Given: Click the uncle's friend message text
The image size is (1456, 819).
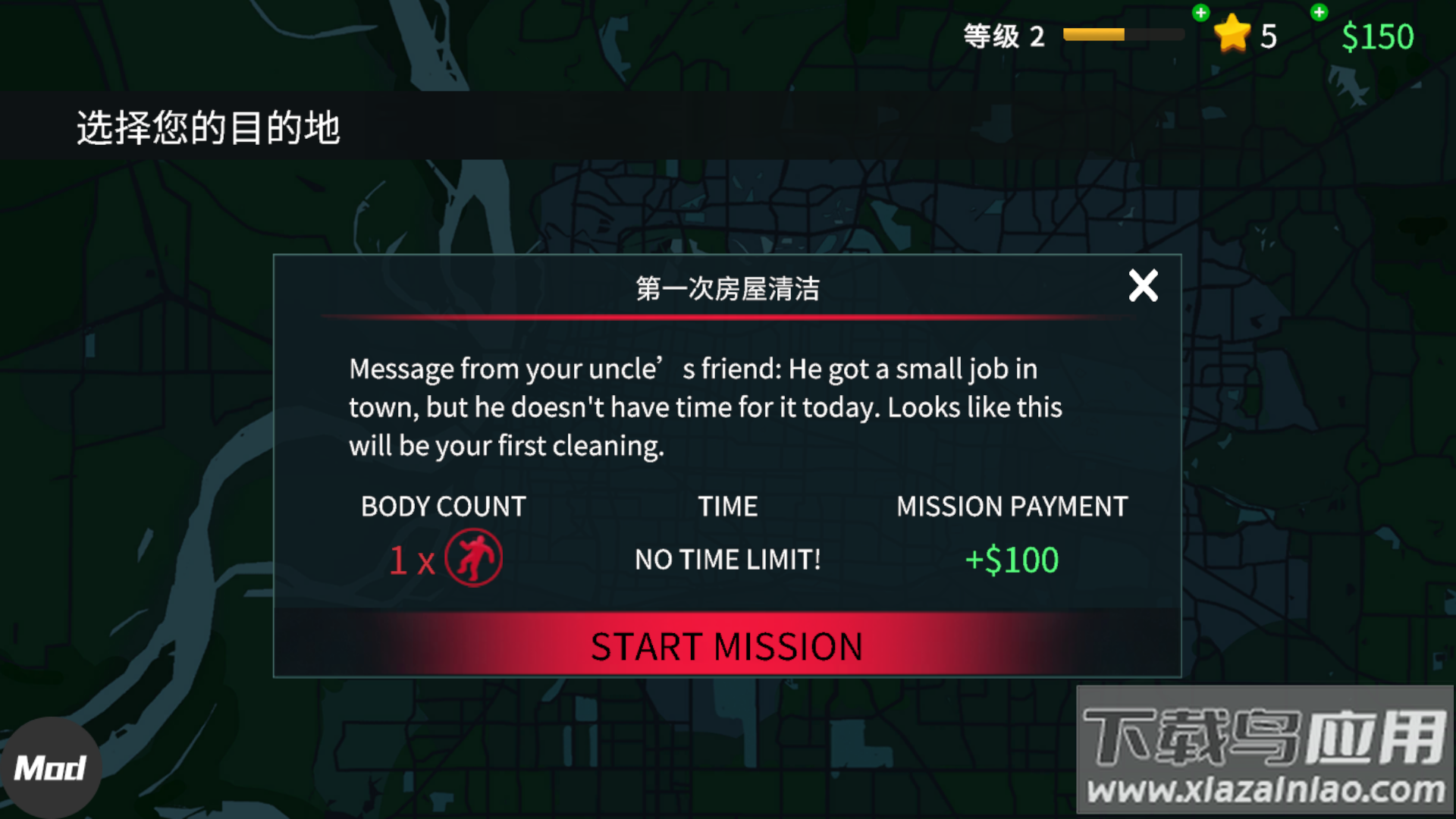Looking at the screenshot, I should point(705,407).
